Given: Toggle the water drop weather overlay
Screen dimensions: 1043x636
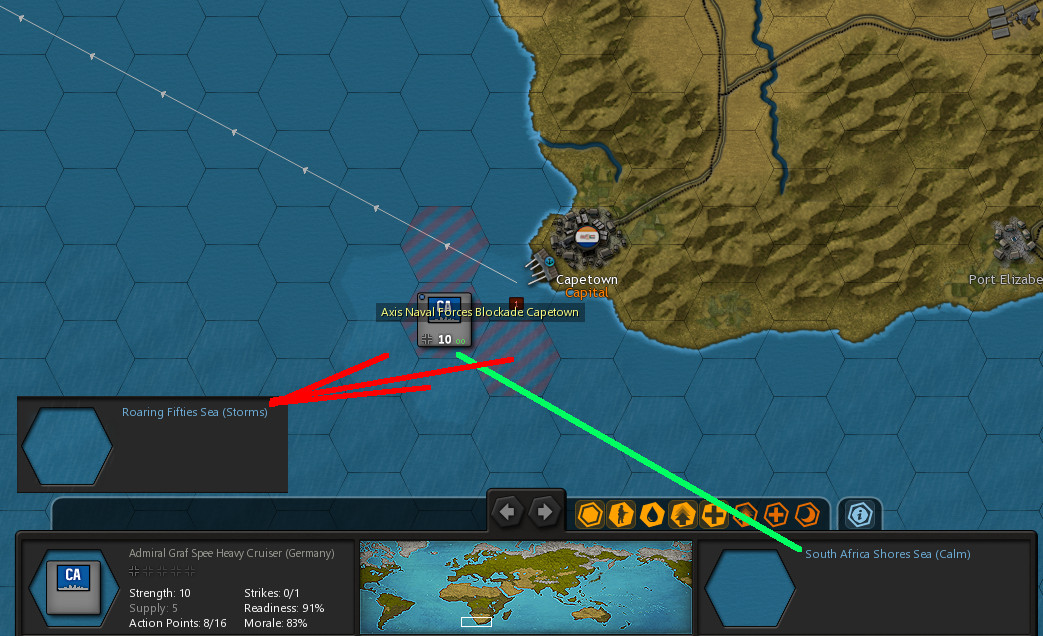Looking at the screenshot, I should (652, 514).
